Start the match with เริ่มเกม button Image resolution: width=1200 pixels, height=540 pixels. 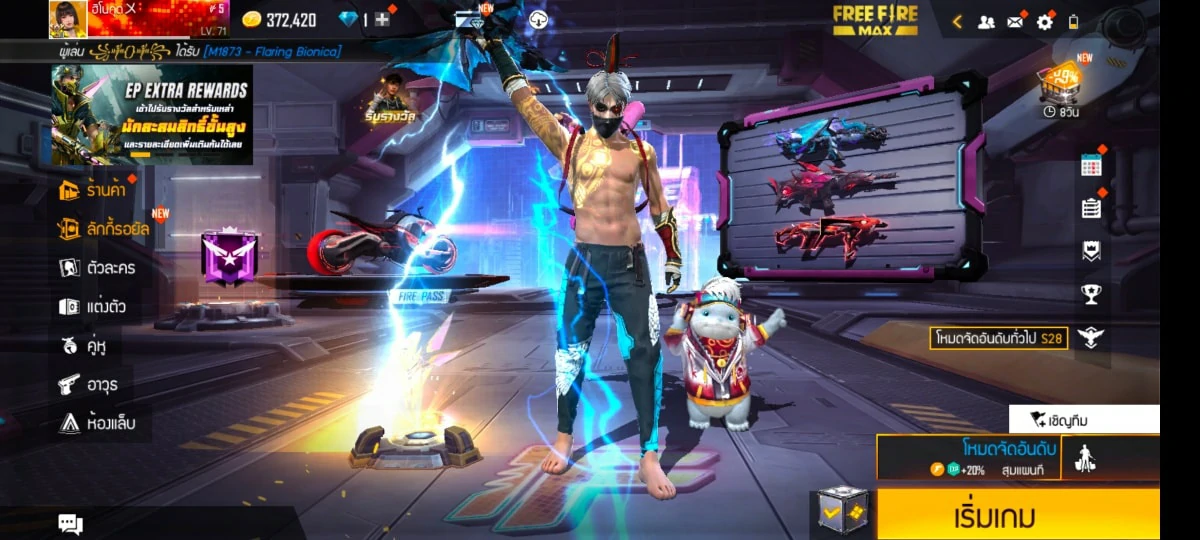(1018, 515)
